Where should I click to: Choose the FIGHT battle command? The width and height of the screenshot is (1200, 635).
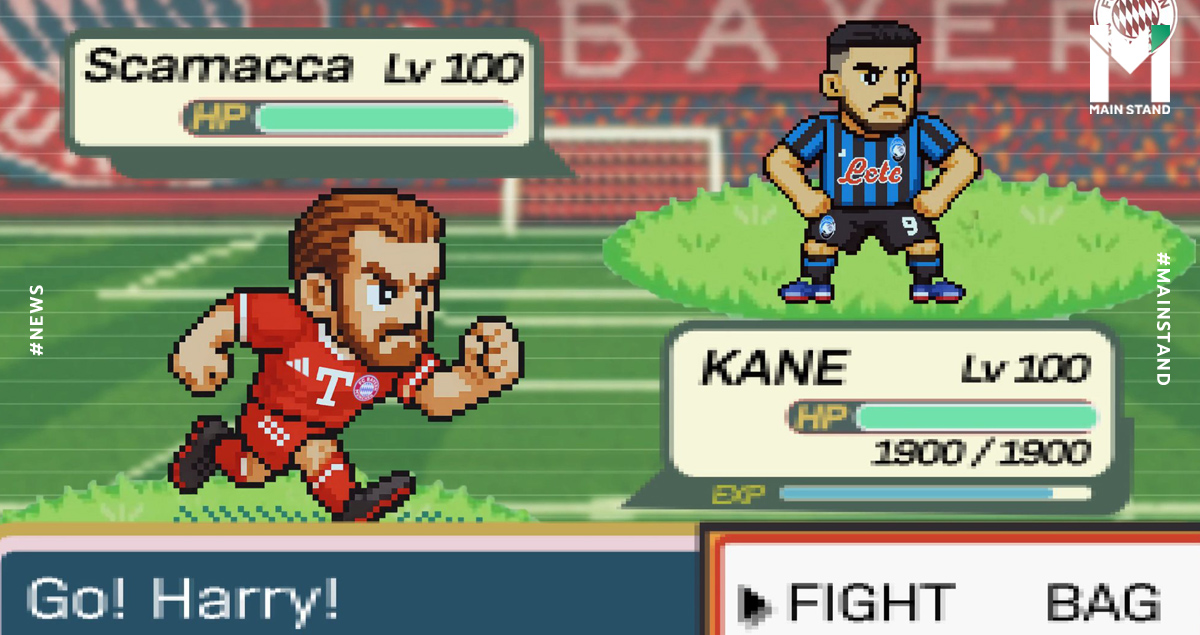pos(868,603)
